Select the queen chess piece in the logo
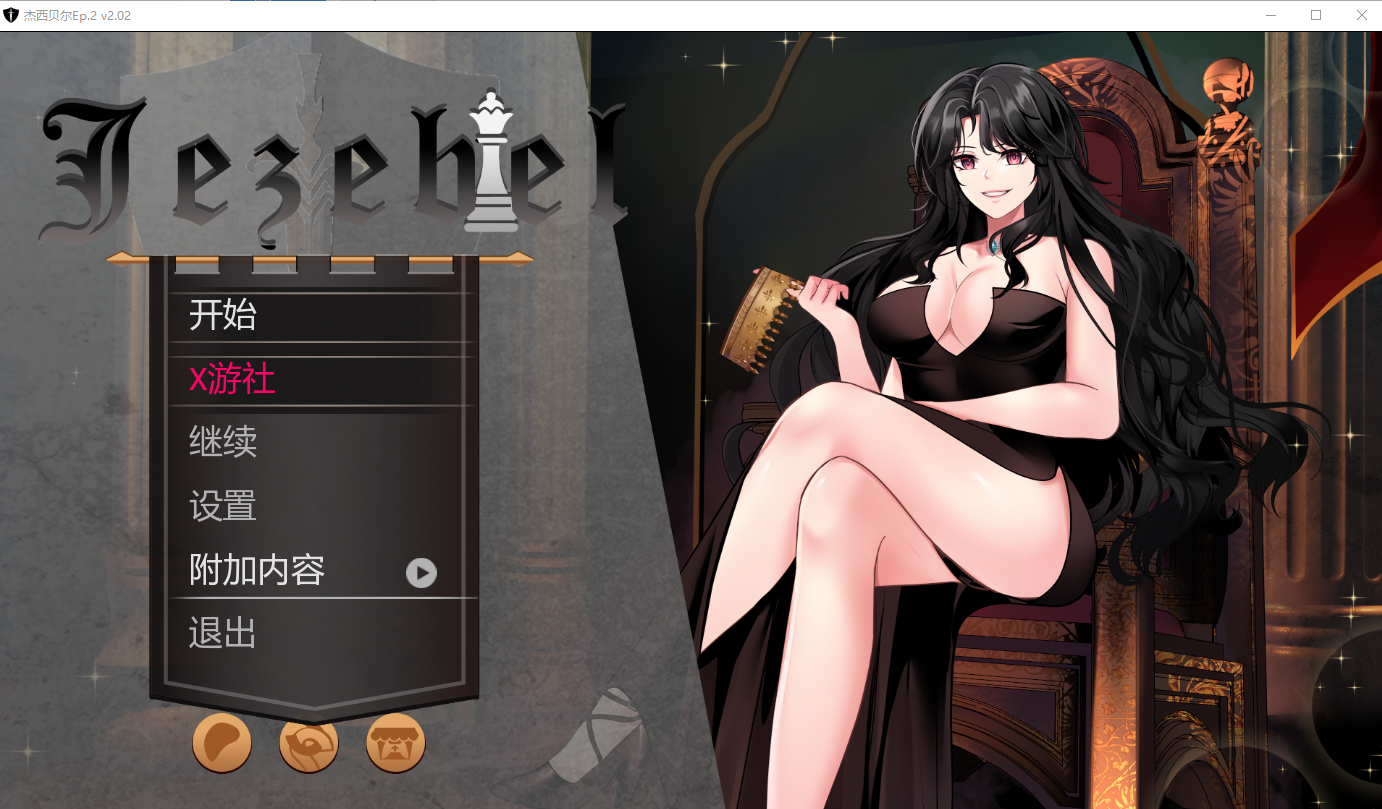This screenshot has height=809, width=1382. click(x=489, y=160)
